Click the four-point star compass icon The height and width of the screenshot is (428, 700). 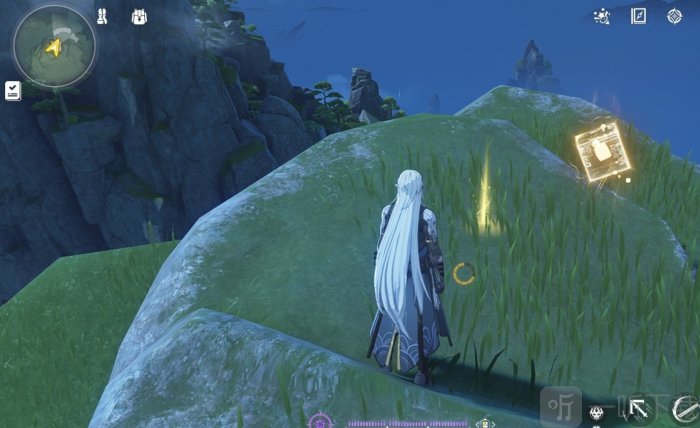[674, 16]
